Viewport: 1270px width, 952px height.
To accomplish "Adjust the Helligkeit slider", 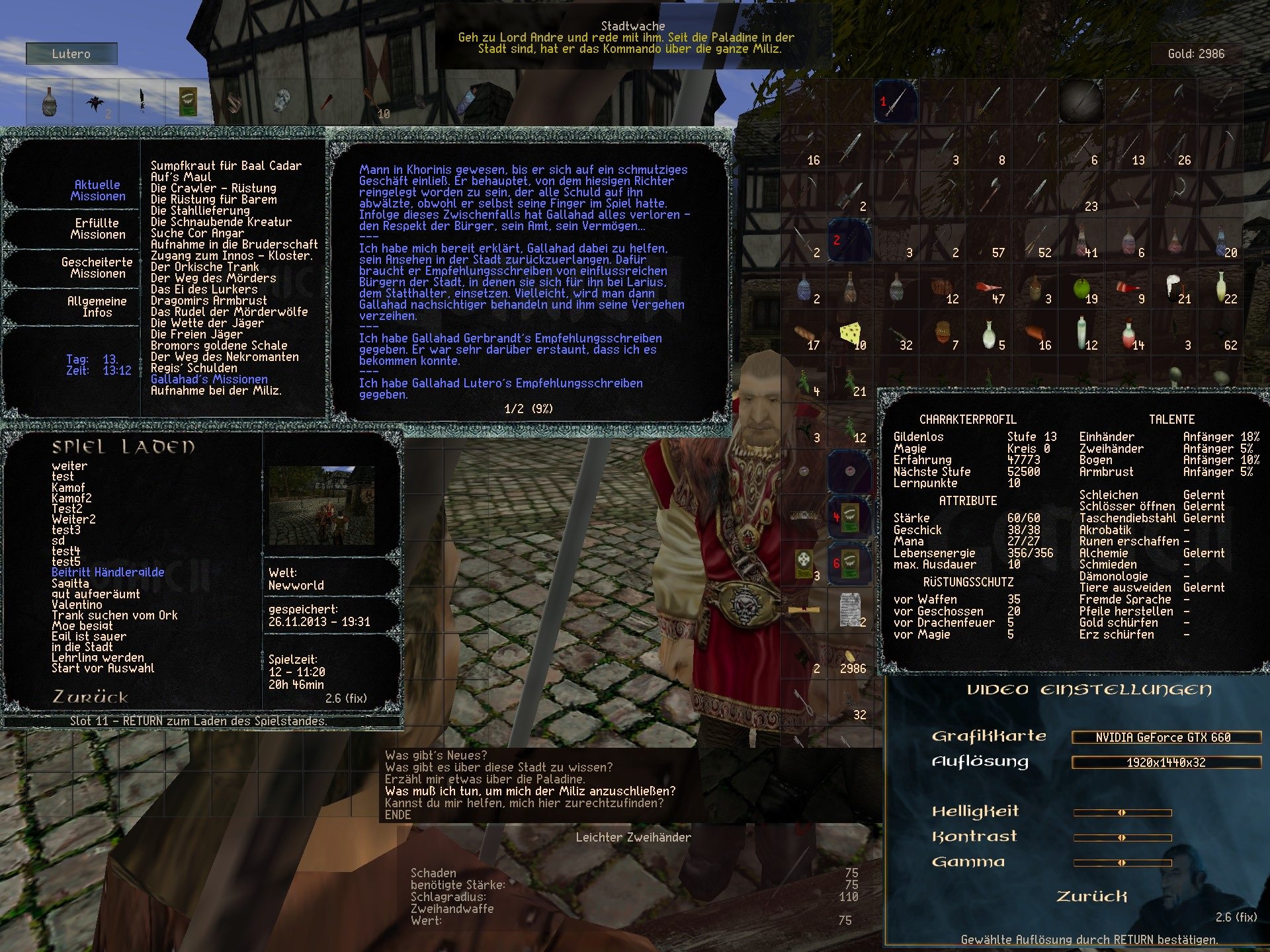I will pyautogui.click(x=1122, y=813).
